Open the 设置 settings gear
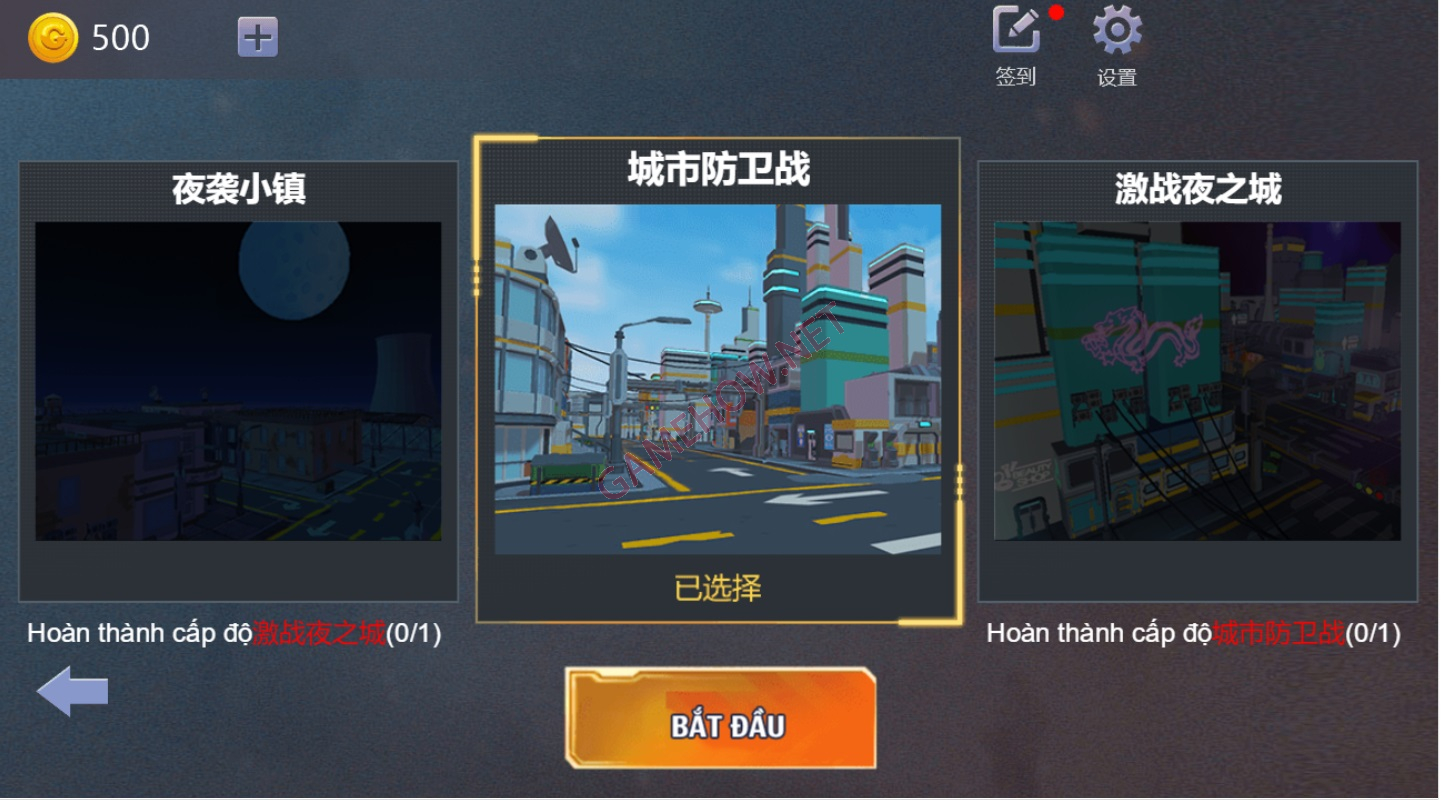Viewport: 1444px width, 800px height. click(1117, 32)
